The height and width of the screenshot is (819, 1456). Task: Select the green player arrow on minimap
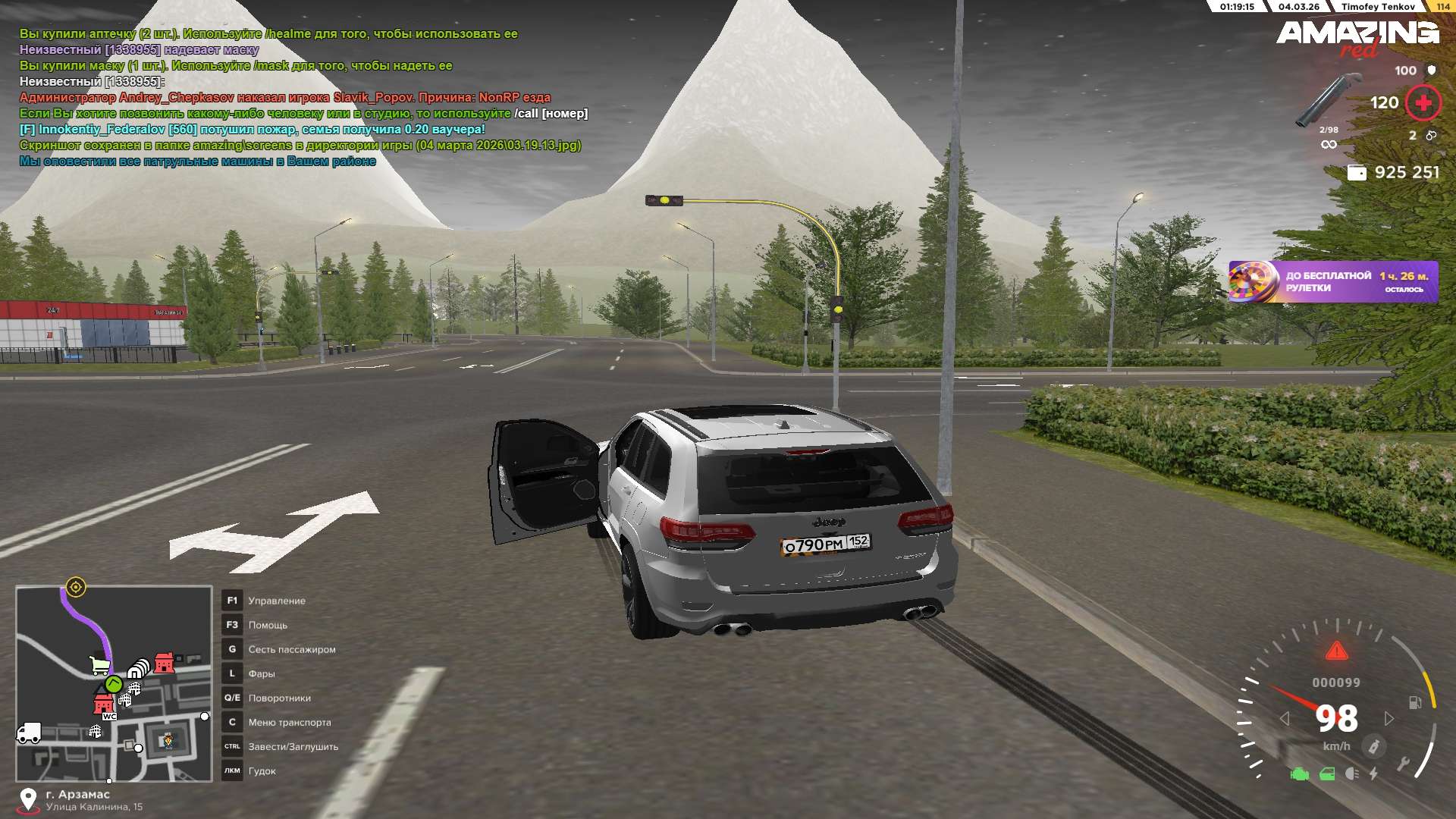coord(114,684)
